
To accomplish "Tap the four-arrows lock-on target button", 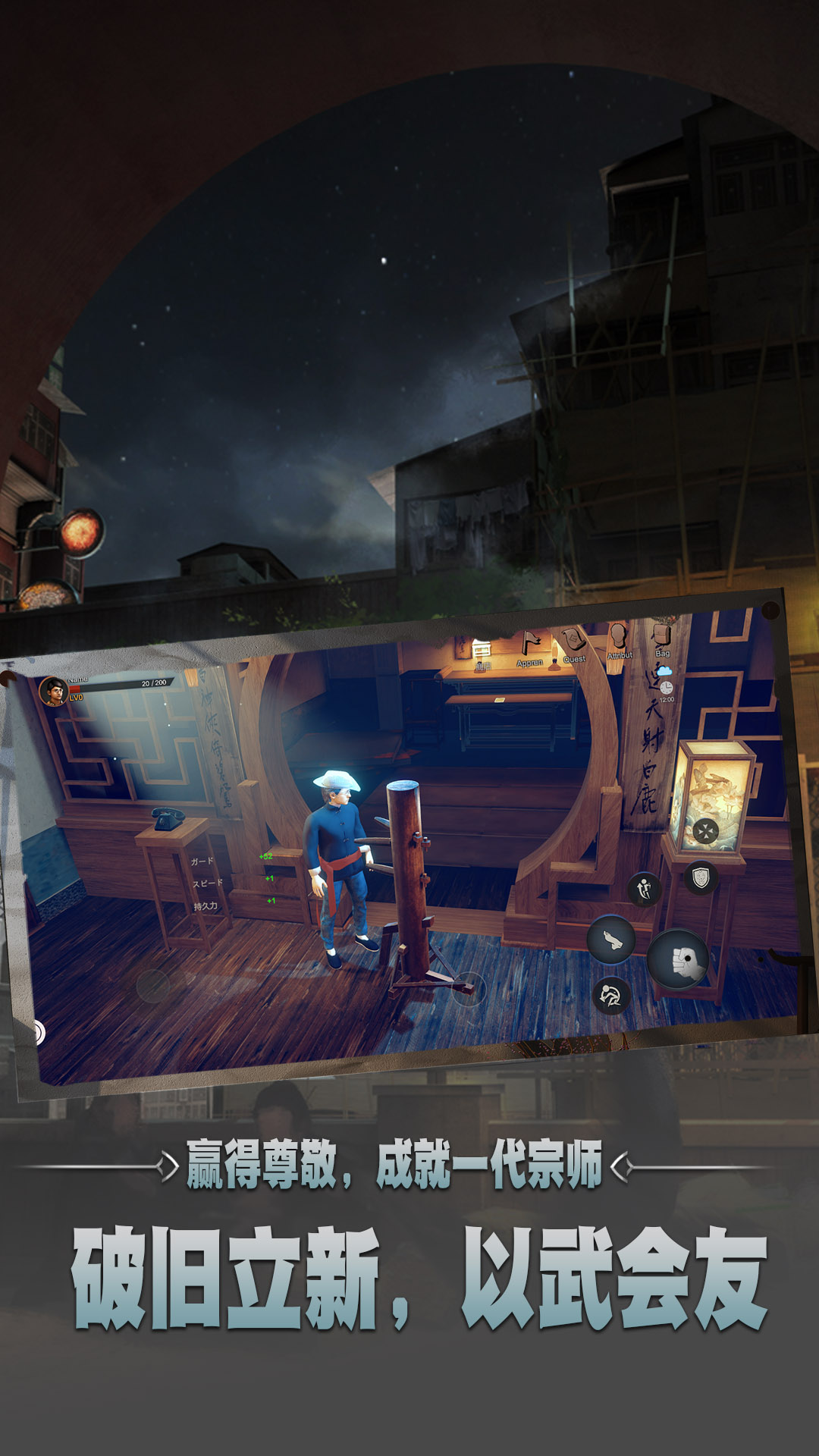I will pos(705,830).
